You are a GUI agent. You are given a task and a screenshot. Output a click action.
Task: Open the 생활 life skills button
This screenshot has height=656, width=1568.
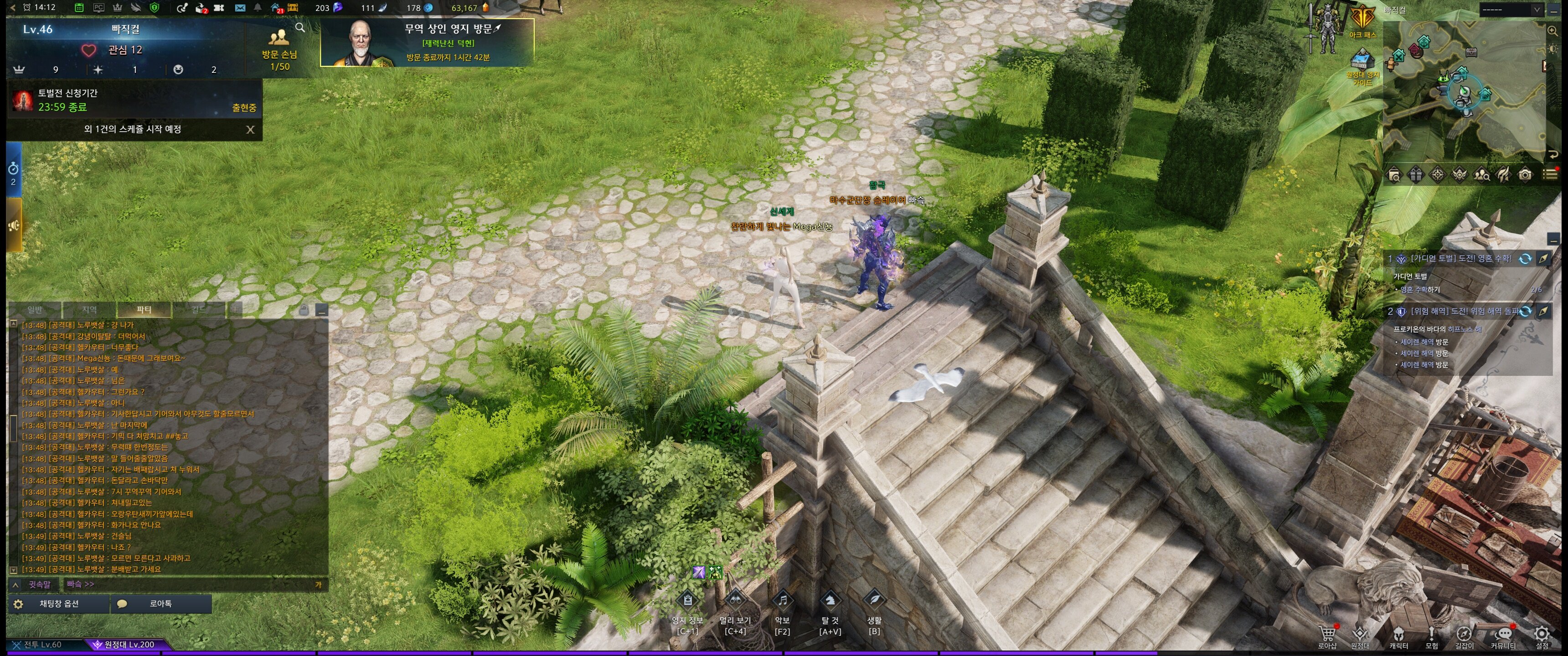click(874, 601)
